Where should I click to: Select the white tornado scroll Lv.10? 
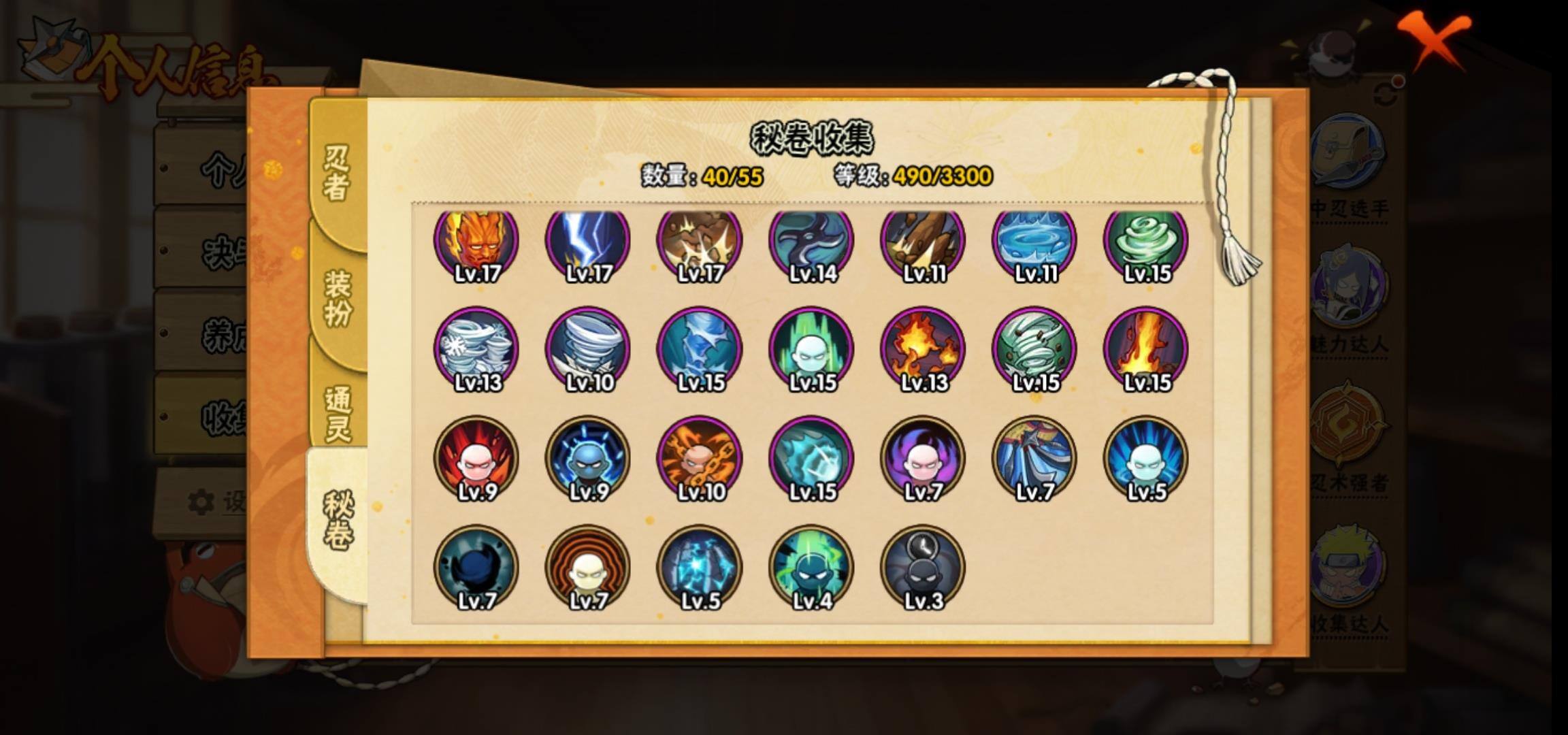pyautogui.click(x=588, y=350)
